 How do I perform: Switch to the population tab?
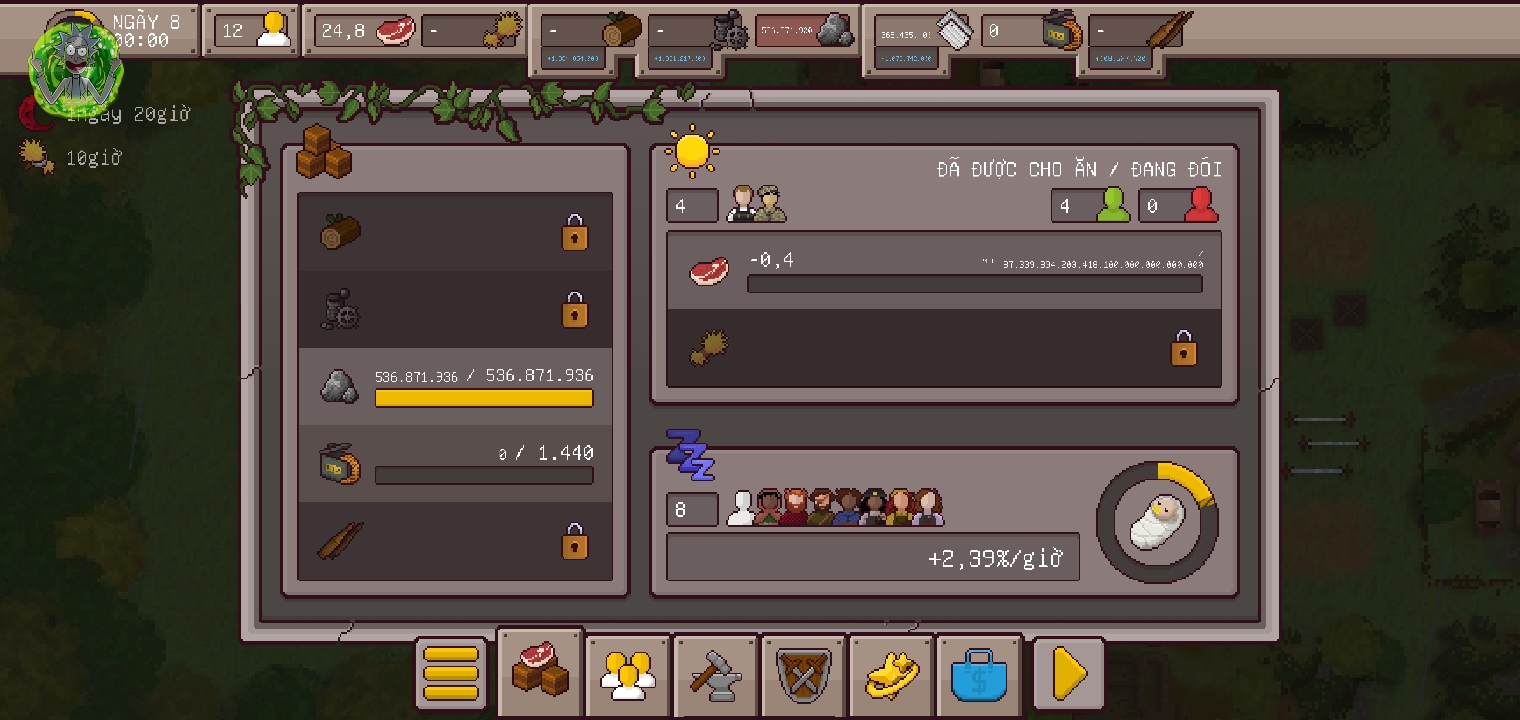(627, 675)
